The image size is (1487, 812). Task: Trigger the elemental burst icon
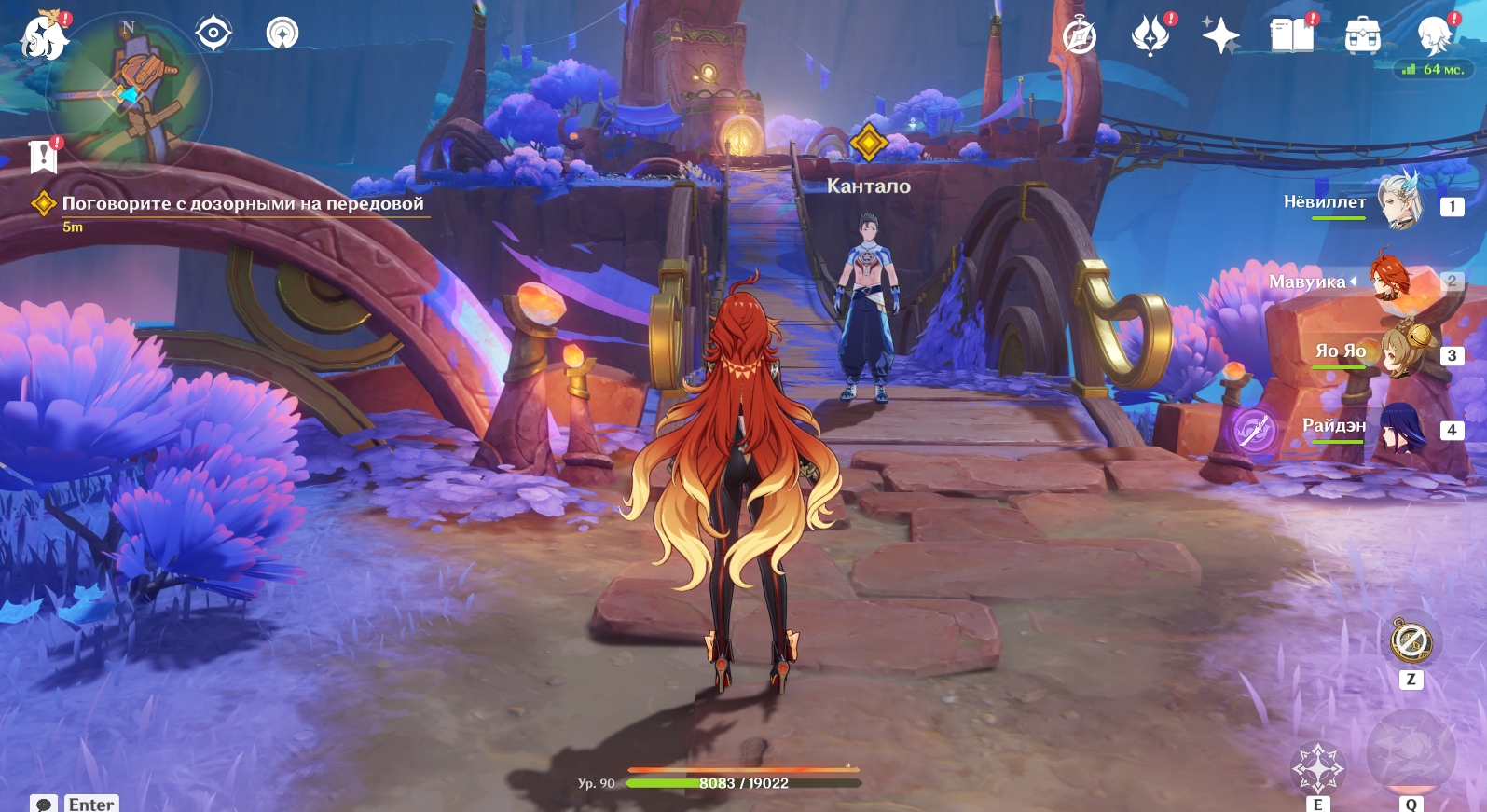coord(1410,753)
